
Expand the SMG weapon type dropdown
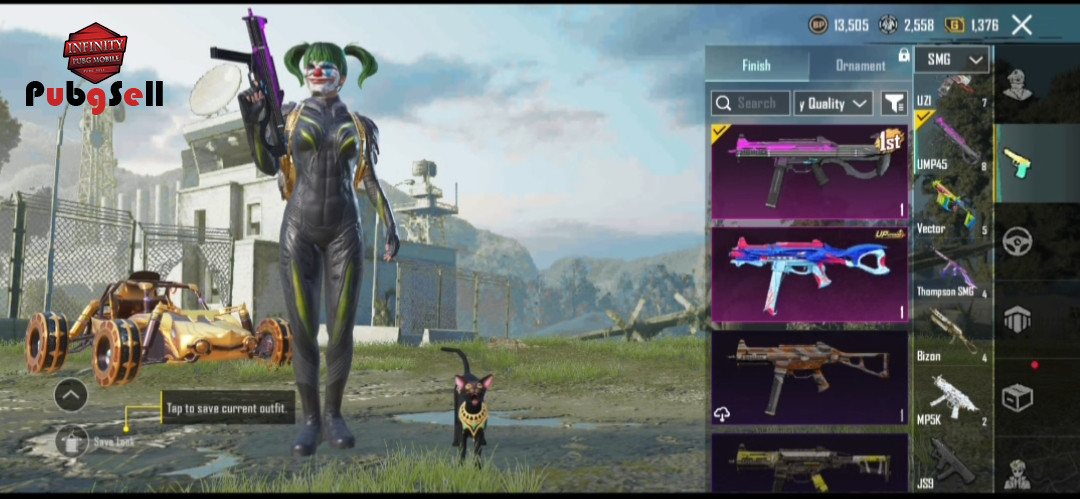(x=951, y=60)
